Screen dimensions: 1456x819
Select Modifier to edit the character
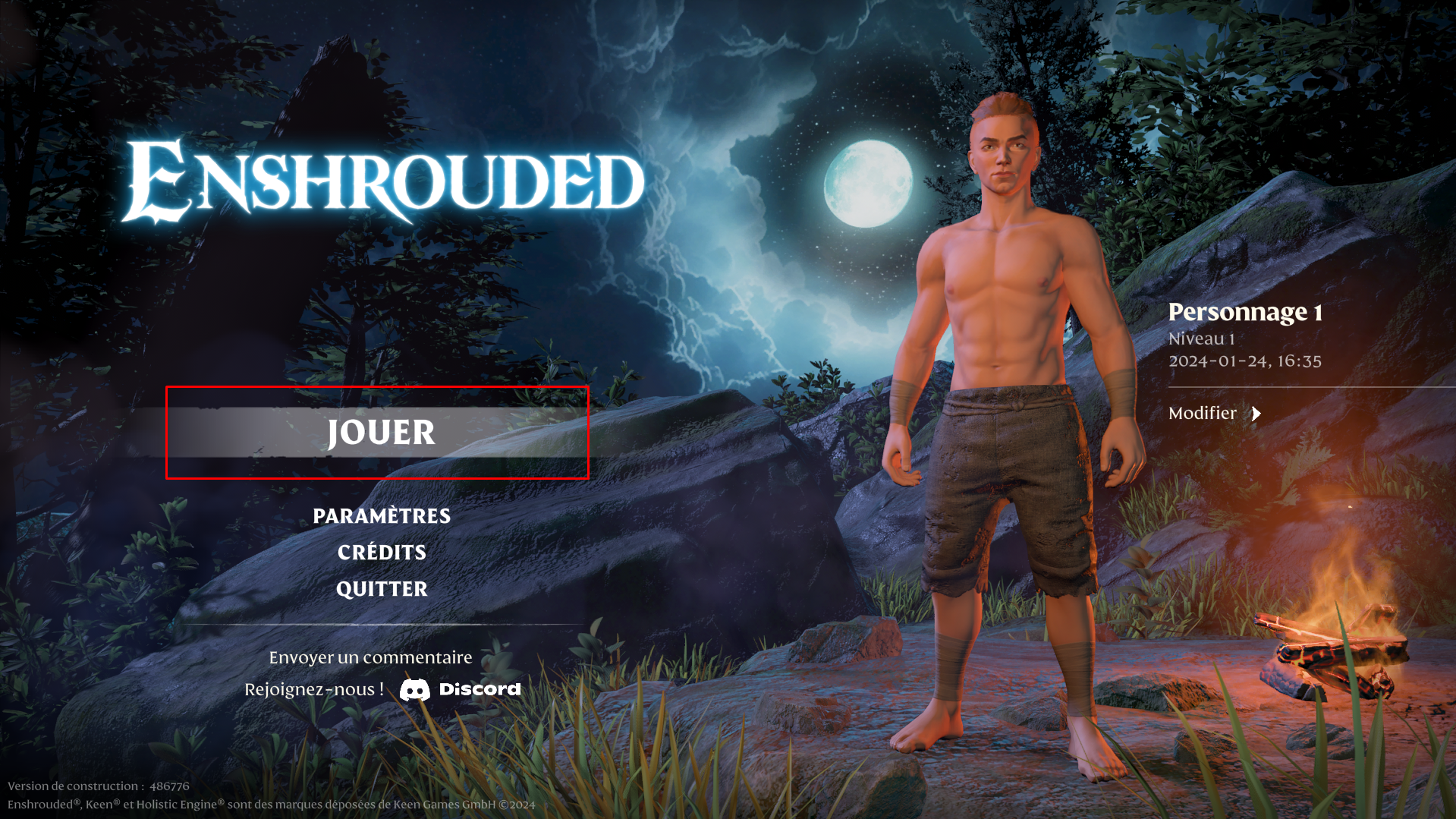coord(1214,413)
